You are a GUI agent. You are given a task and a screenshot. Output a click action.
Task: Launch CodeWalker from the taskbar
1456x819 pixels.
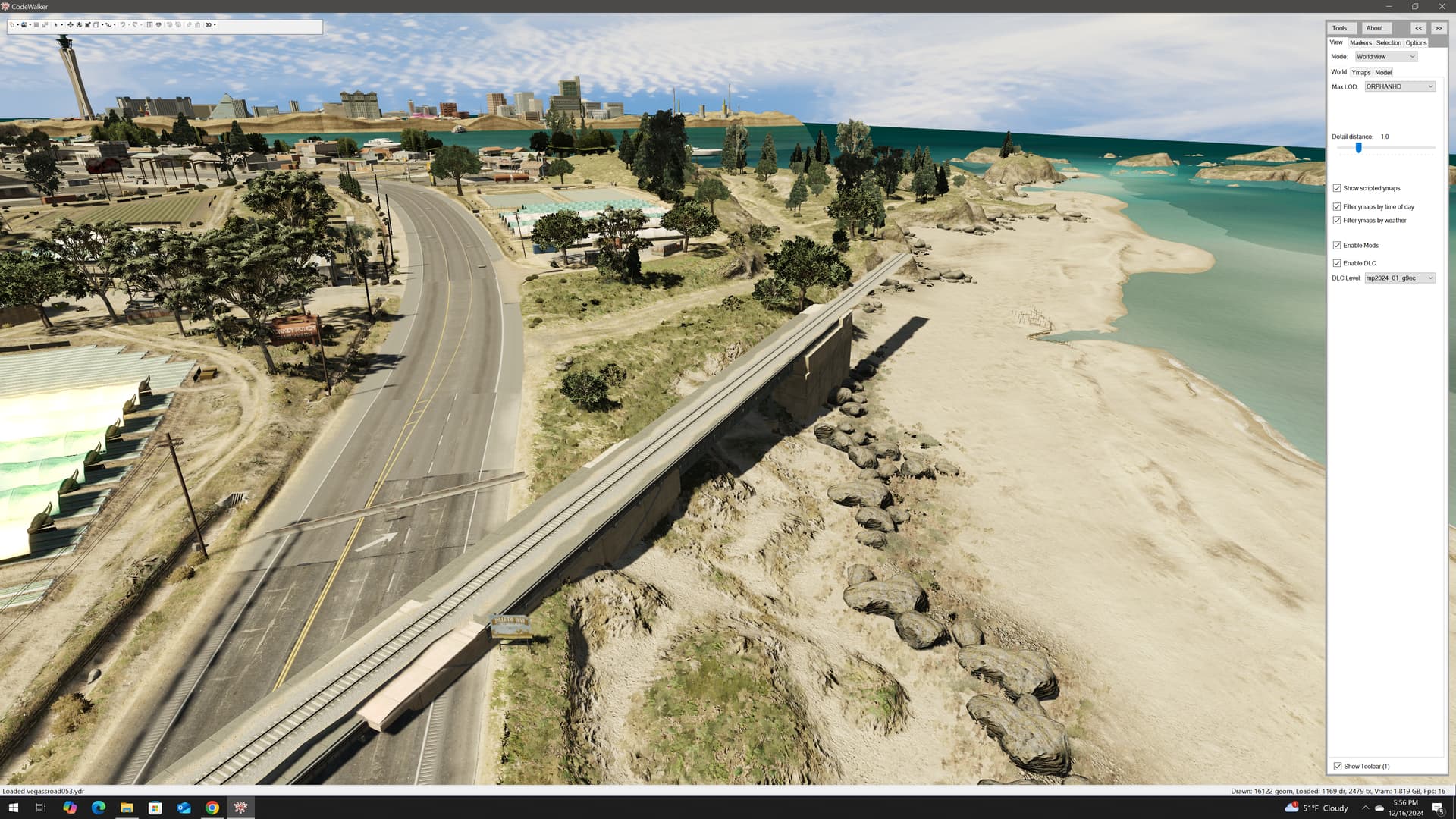point(241,808)
